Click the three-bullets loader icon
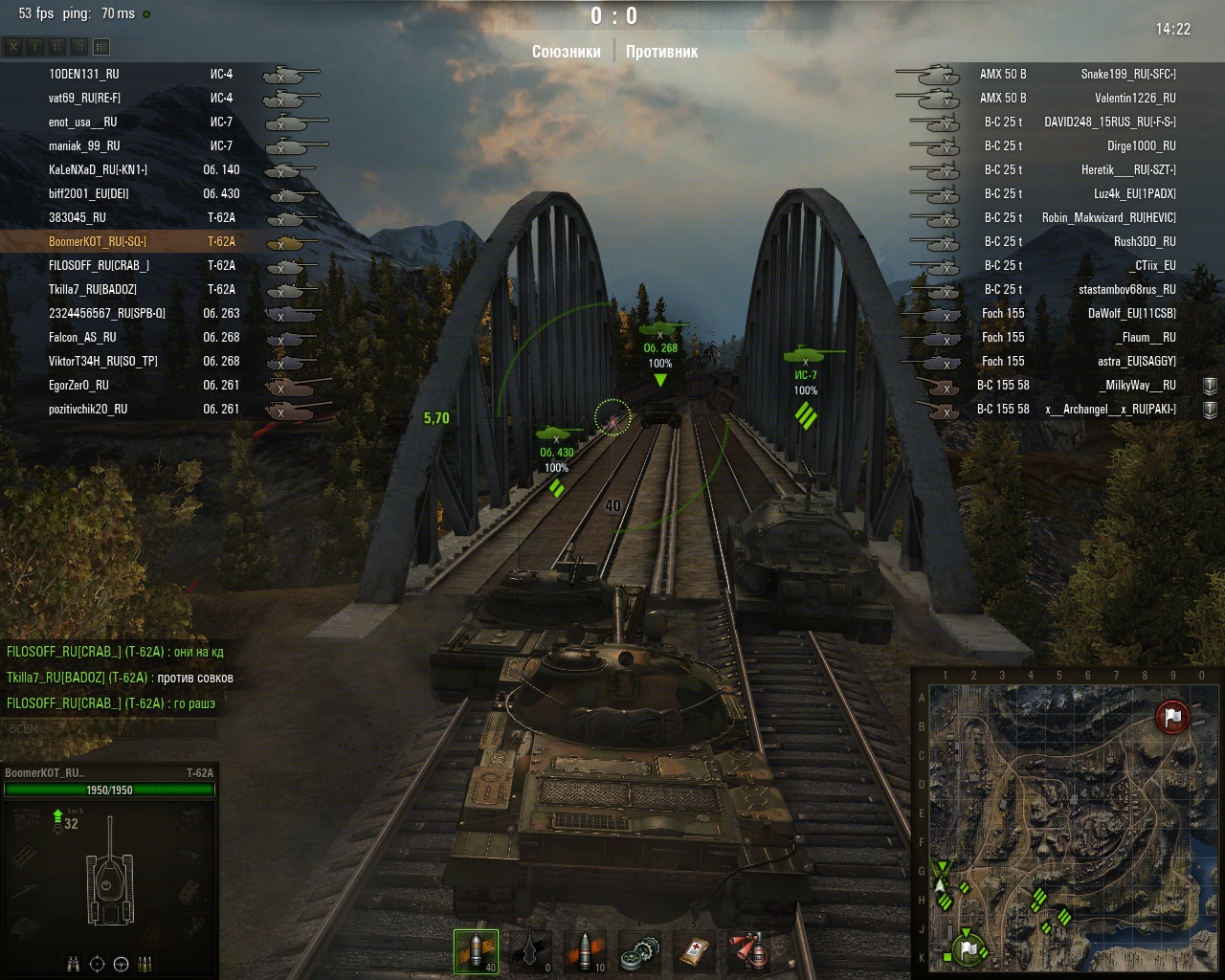The image size is (1225, 980). tap(145, 964)
